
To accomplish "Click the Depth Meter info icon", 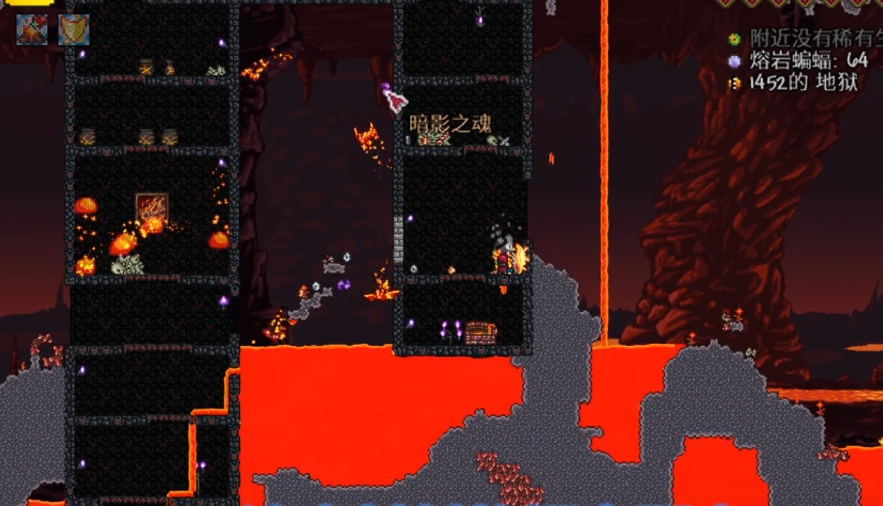I will click(x=734, y=83).
